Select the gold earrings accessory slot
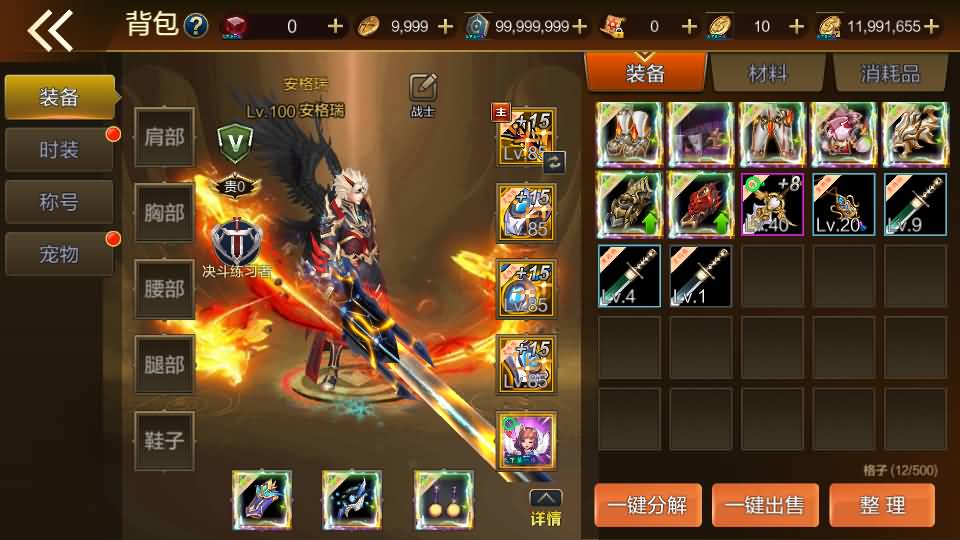 [444, 498]
